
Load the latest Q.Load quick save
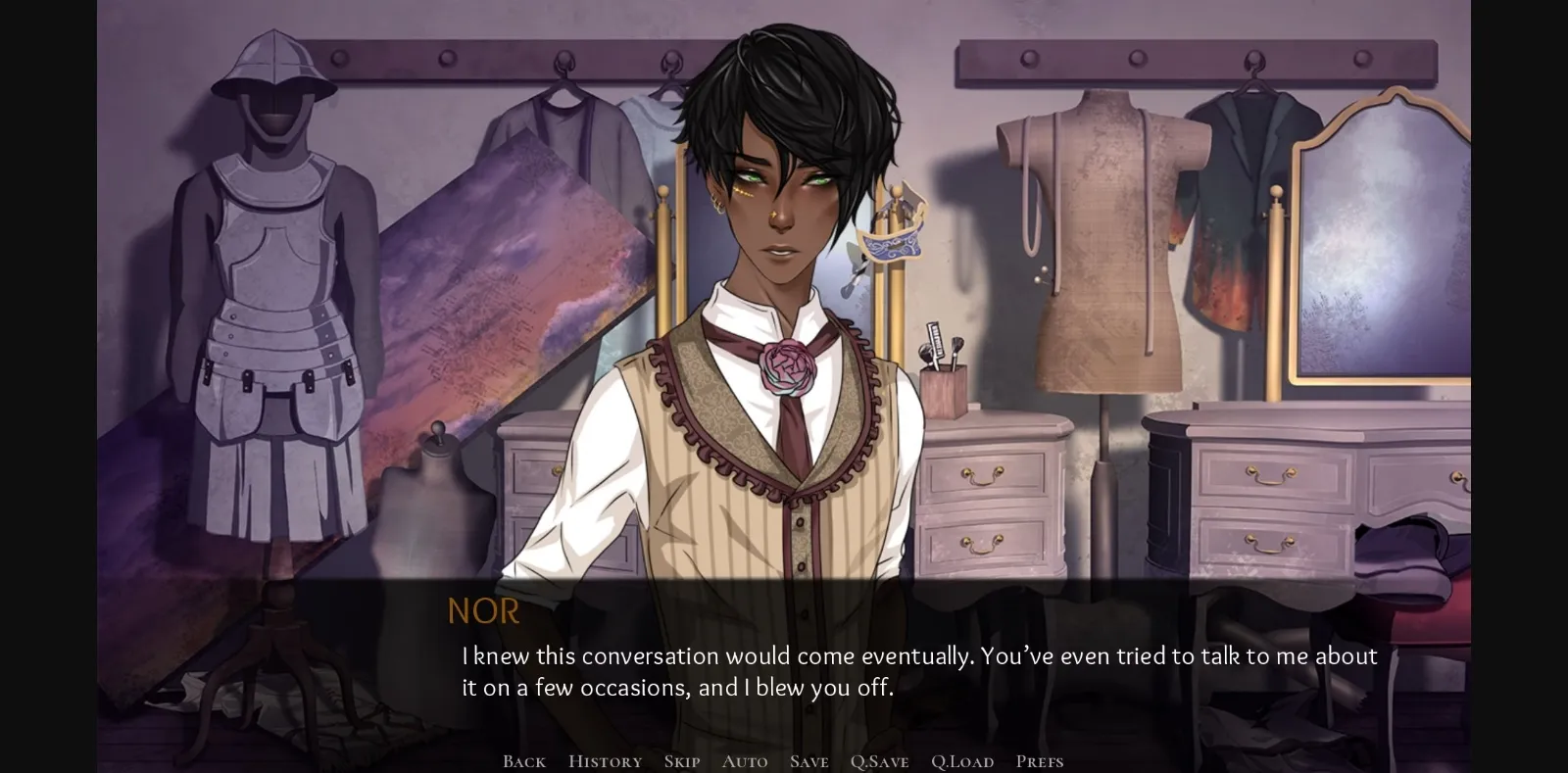963,760
